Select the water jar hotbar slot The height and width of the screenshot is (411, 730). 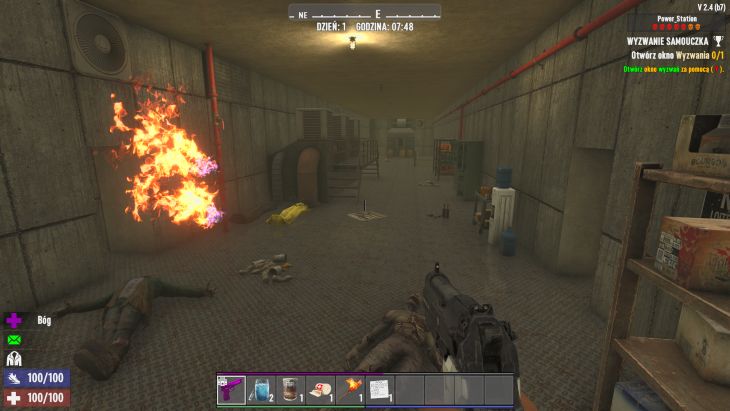pos(260,390)
